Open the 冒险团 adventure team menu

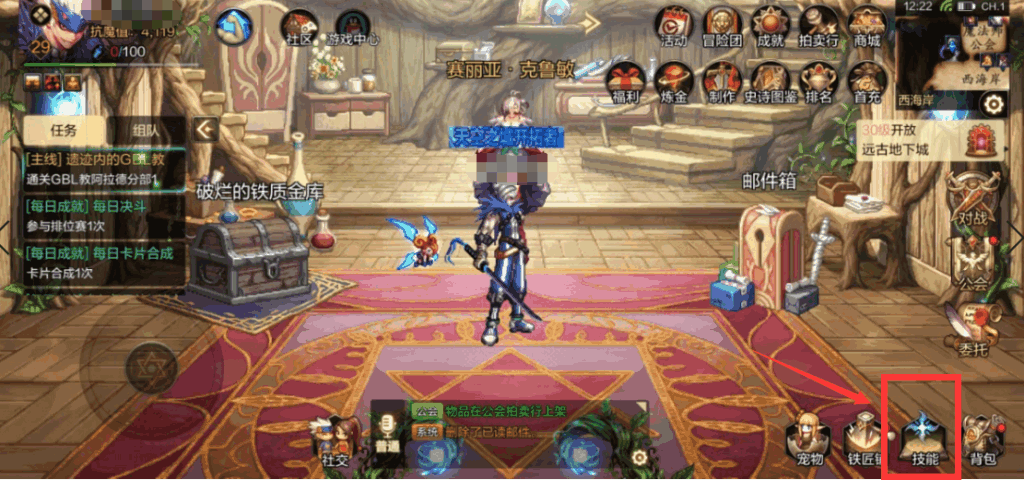720,26
